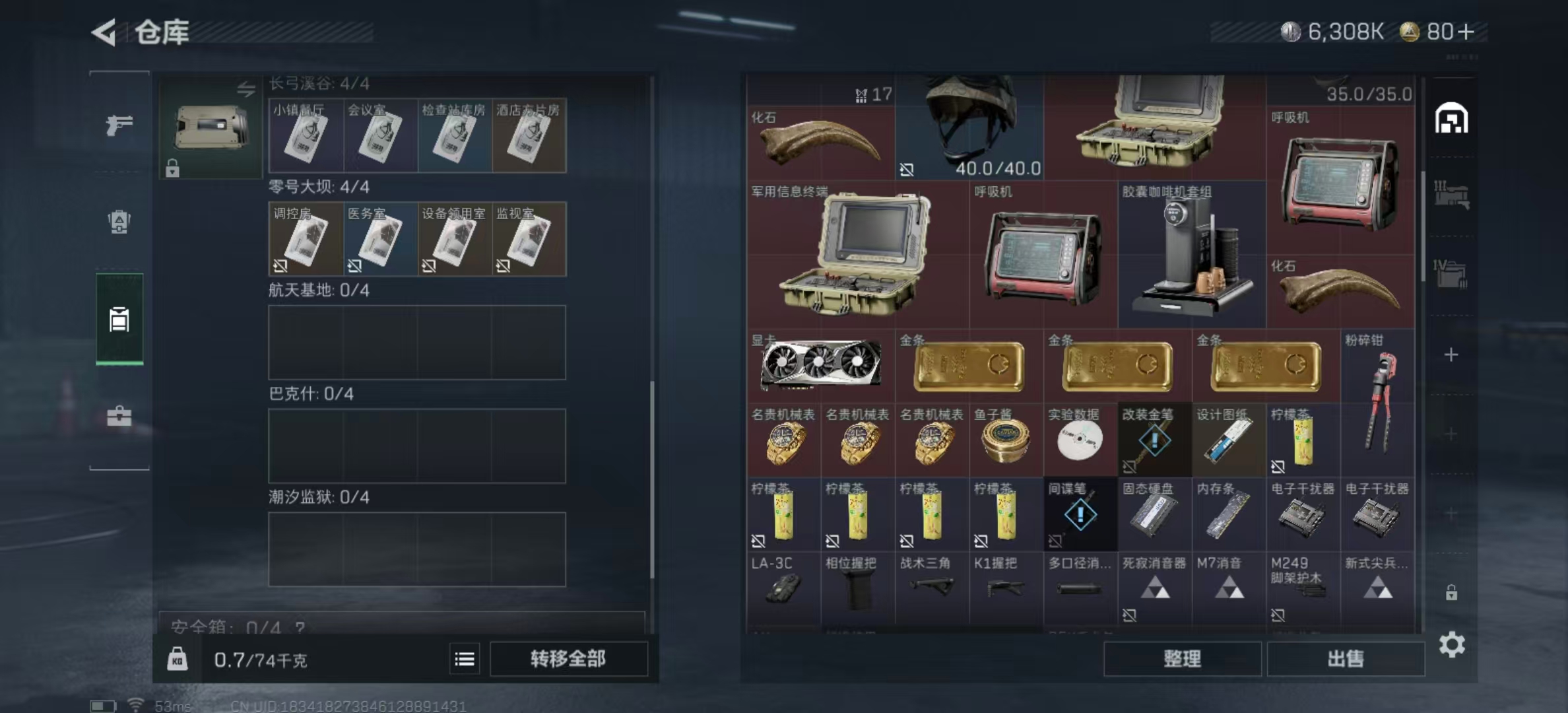Switch to the pistol weapons tab

tap(119, 124)
